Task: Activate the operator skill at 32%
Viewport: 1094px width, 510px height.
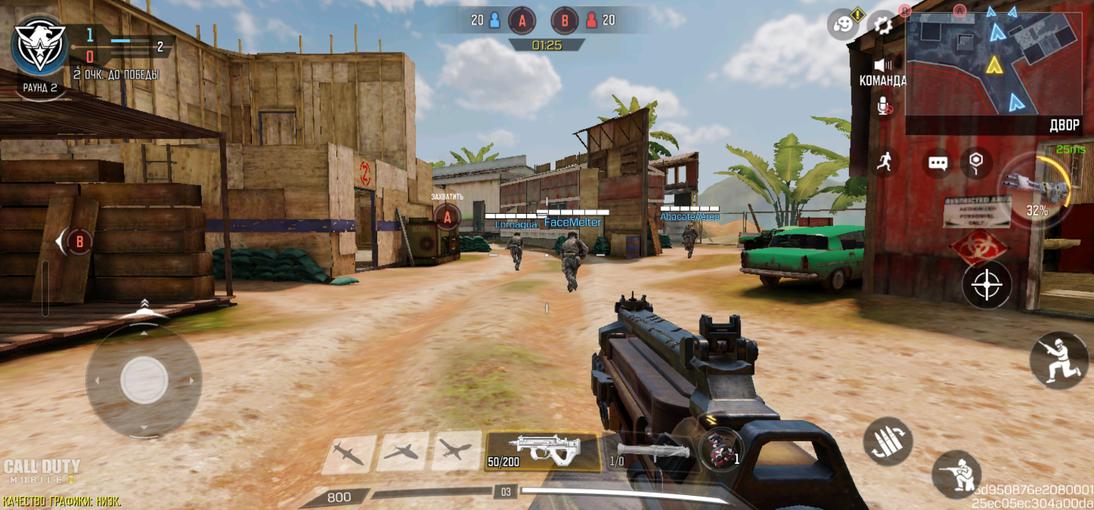Action: 1034,188
